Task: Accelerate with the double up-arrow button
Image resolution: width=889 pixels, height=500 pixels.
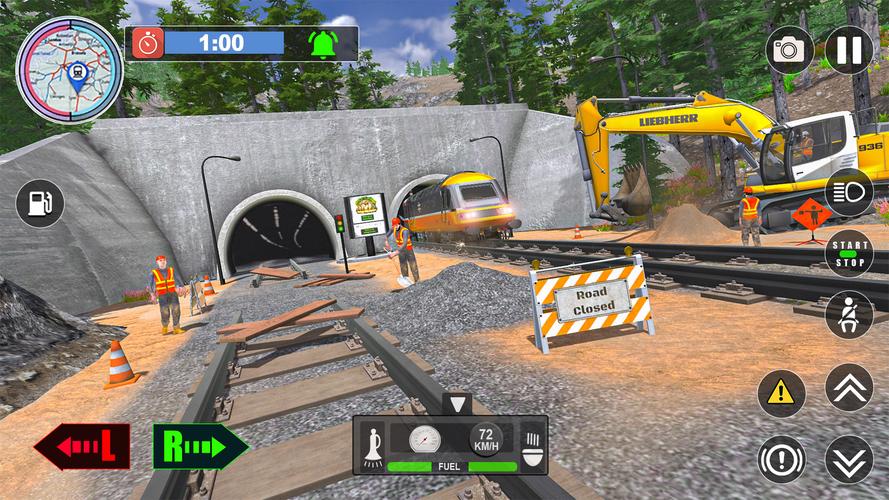Action: point(849,387)
